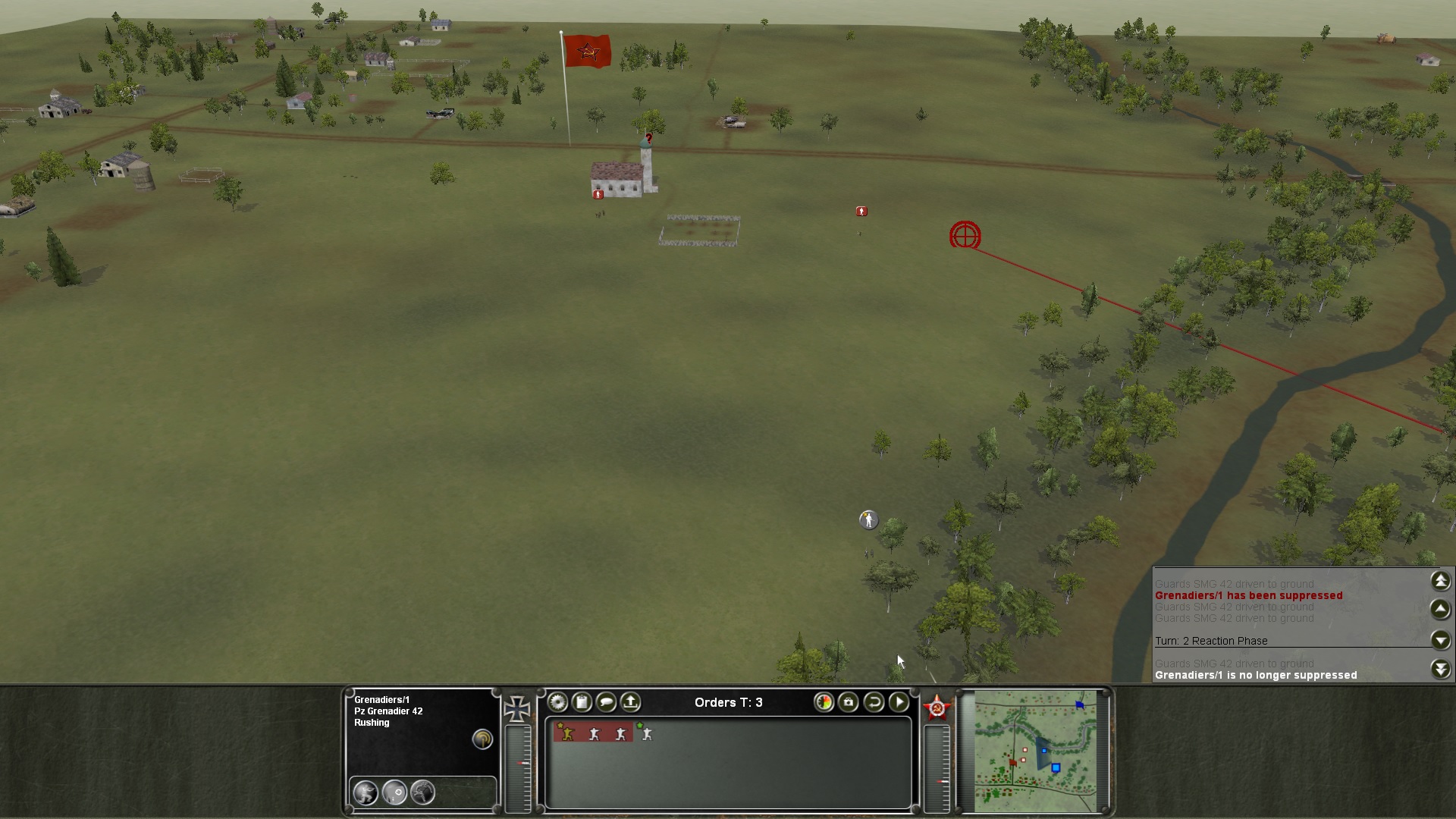Image resolution: width=1456 pixels, height=819 pixels.
Task: Select the gold-starred leader soldier icon
Action: (566, 733)
